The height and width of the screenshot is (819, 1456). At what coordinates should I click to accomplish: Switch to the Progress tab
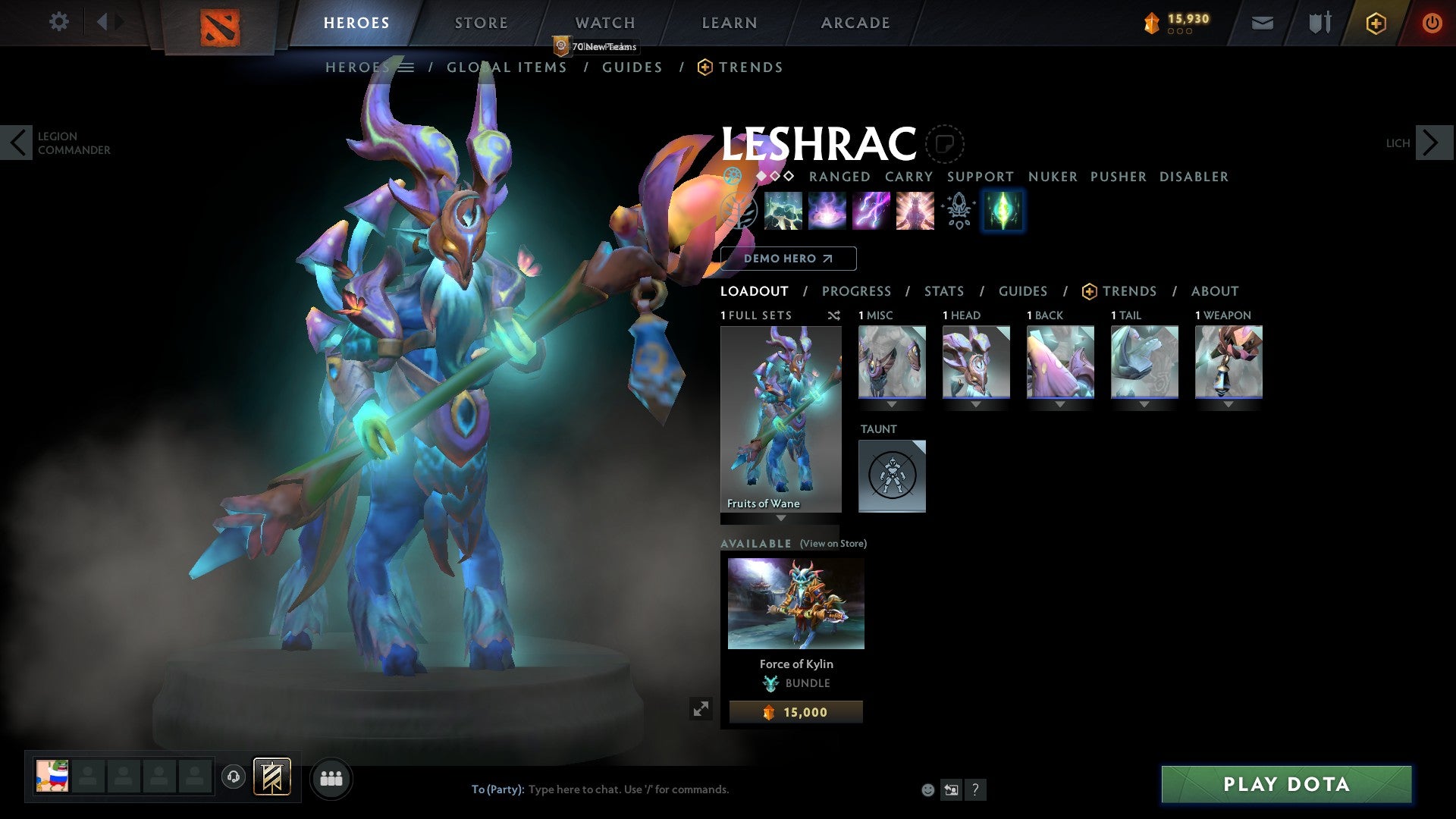[856, 291]
